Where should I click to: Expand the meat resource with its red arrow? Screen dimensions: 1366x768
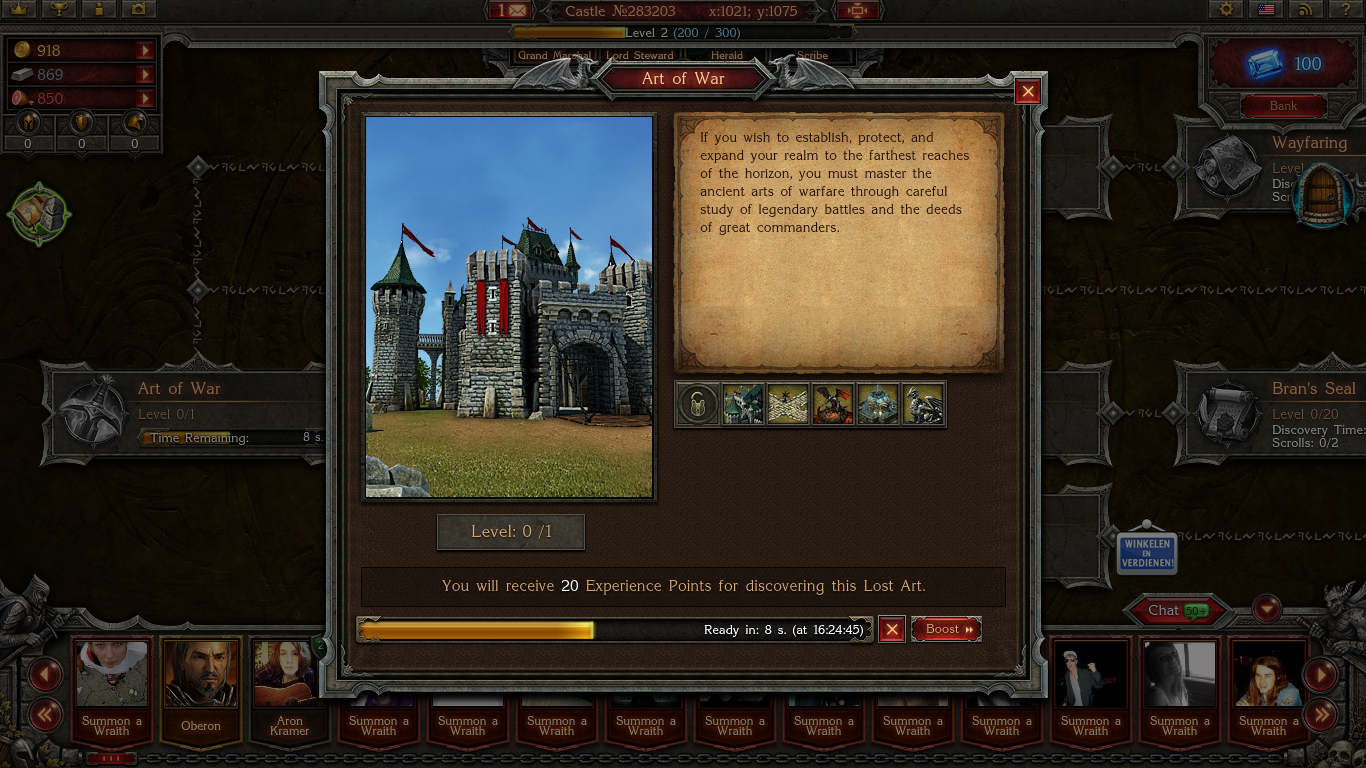pos(148,99)
